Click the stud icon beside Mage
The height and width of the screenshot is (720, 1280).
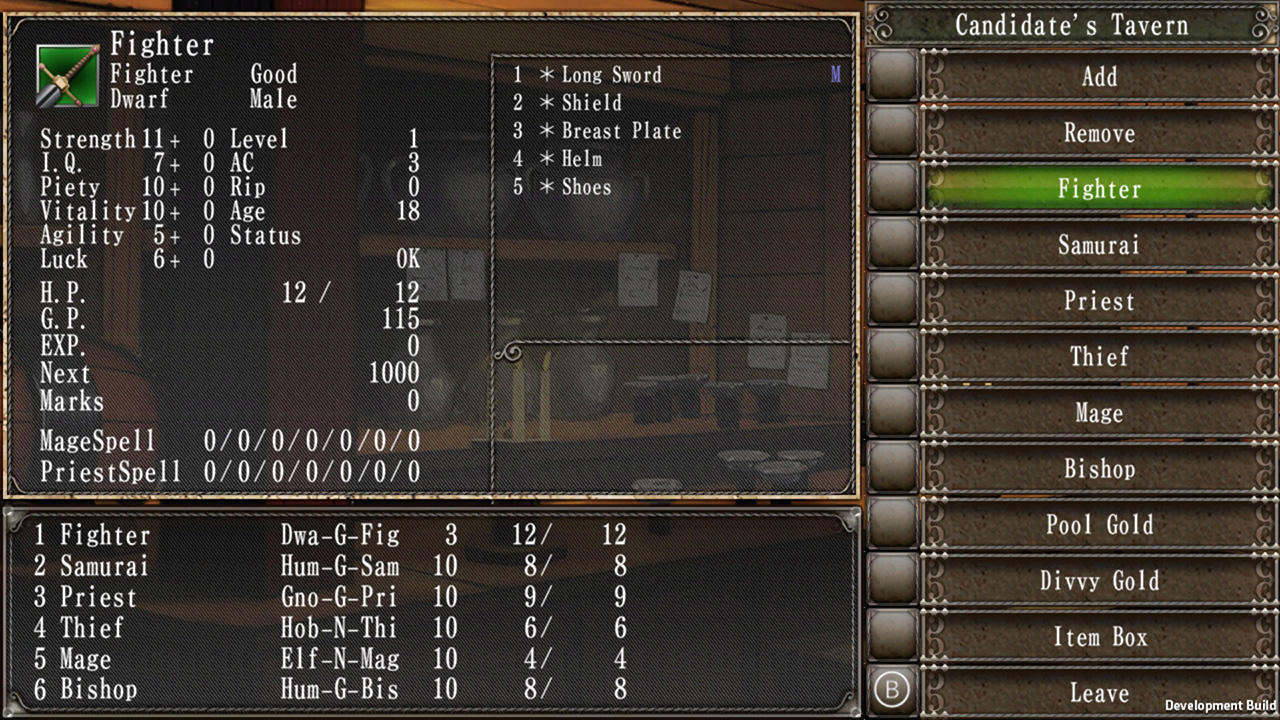click(892, 413)
